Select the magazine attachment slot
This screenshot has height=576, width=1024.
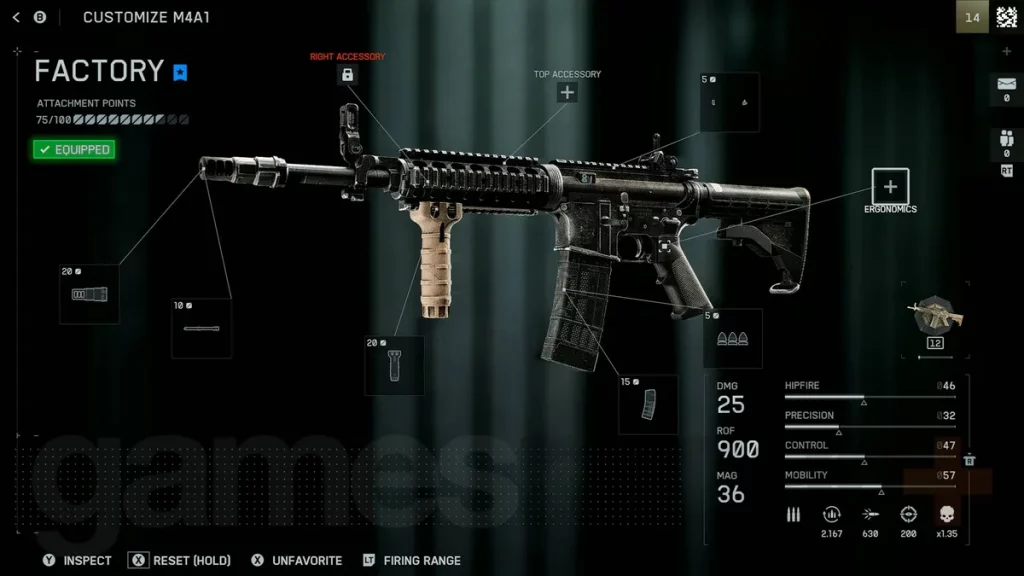pos(648,404)
